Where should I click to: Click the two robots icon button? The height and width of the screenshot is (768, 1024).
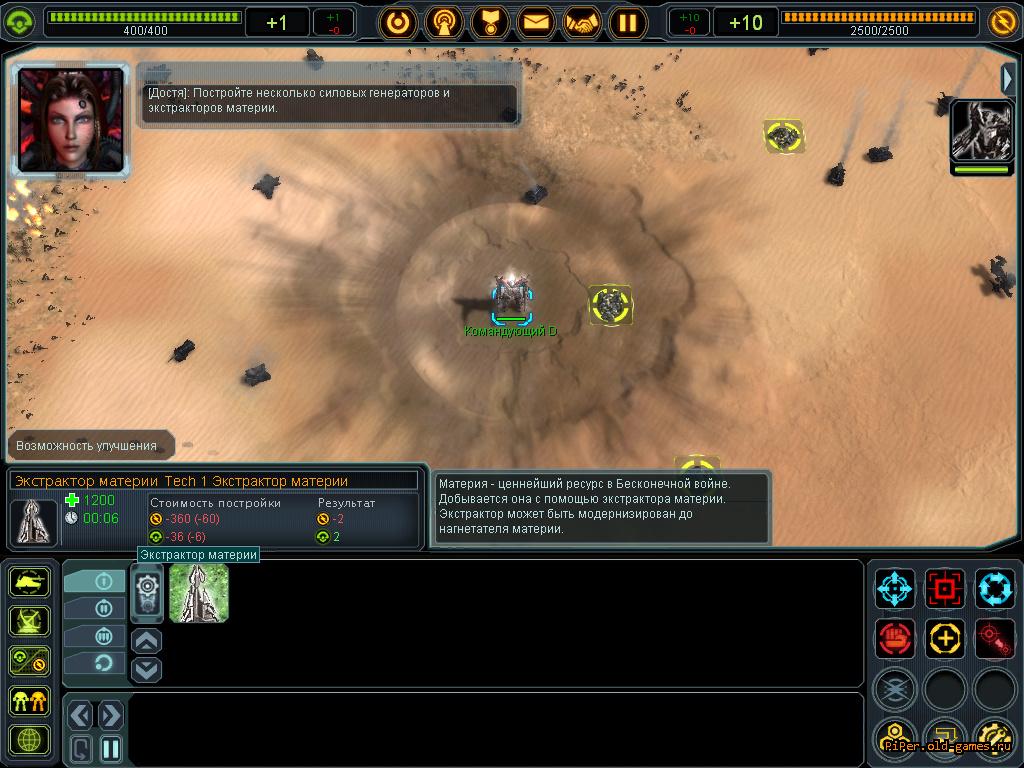[30, 701]
